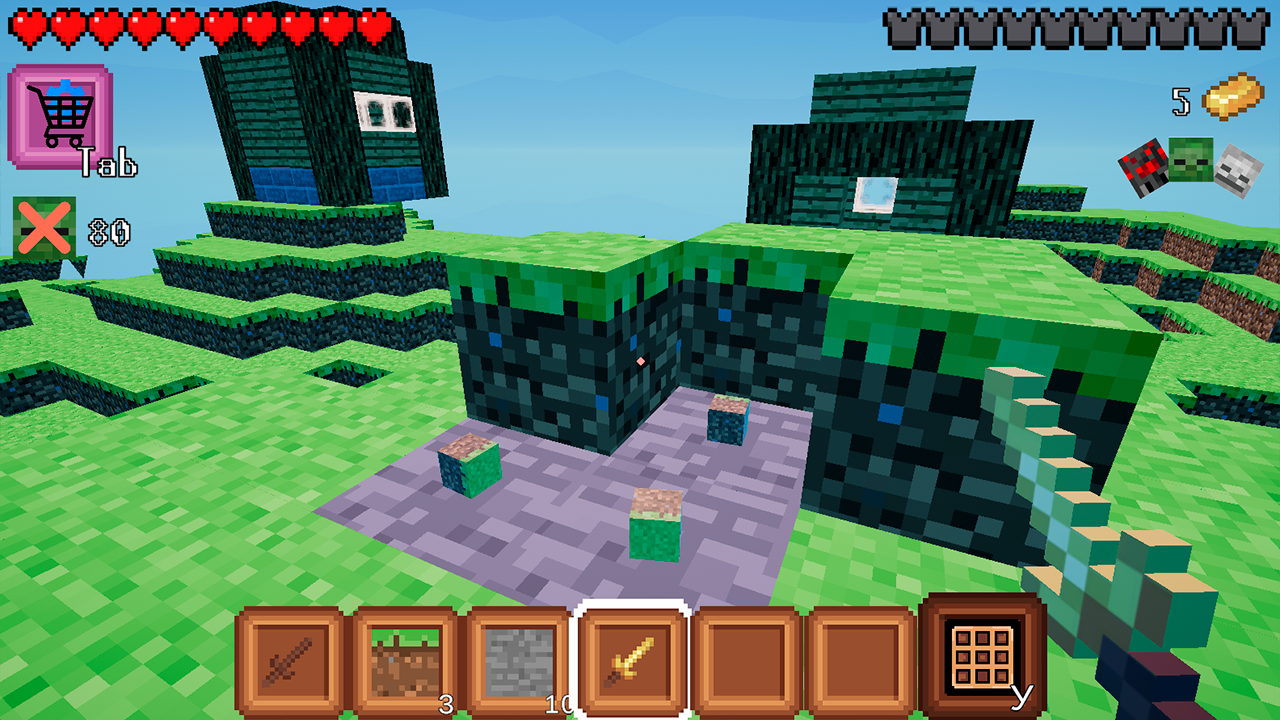Screen dimensions: 1280x720
Task: Click the Tab label beside the cart
Action: click(x=110, y=160)
